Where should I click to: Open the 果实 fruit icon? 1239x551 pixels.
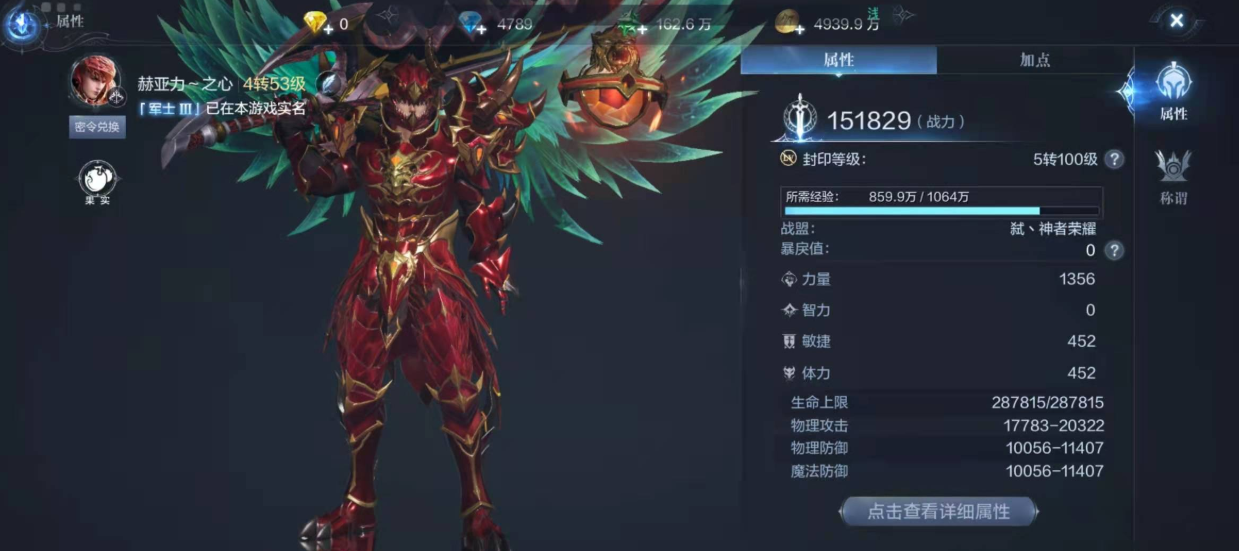[97, 182]
